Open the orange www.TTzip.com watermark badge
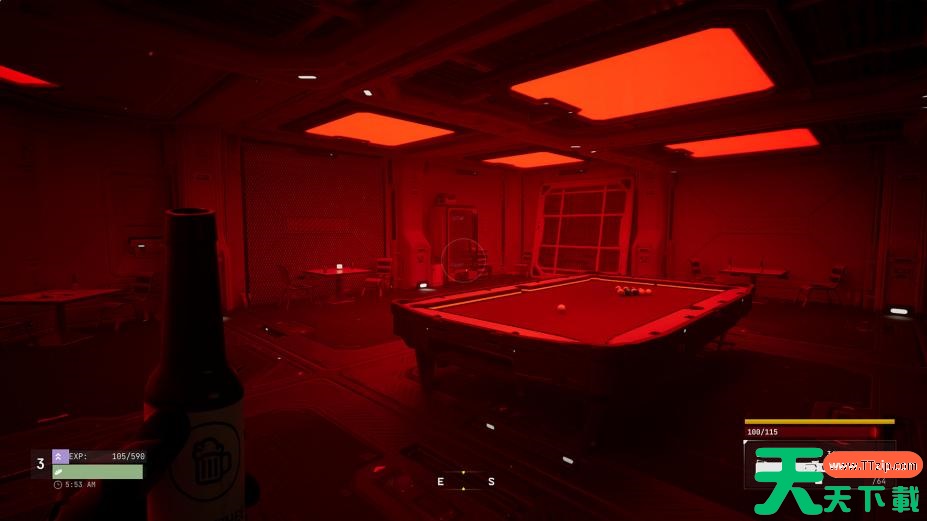The image size is (927, 521). (873, 464)
